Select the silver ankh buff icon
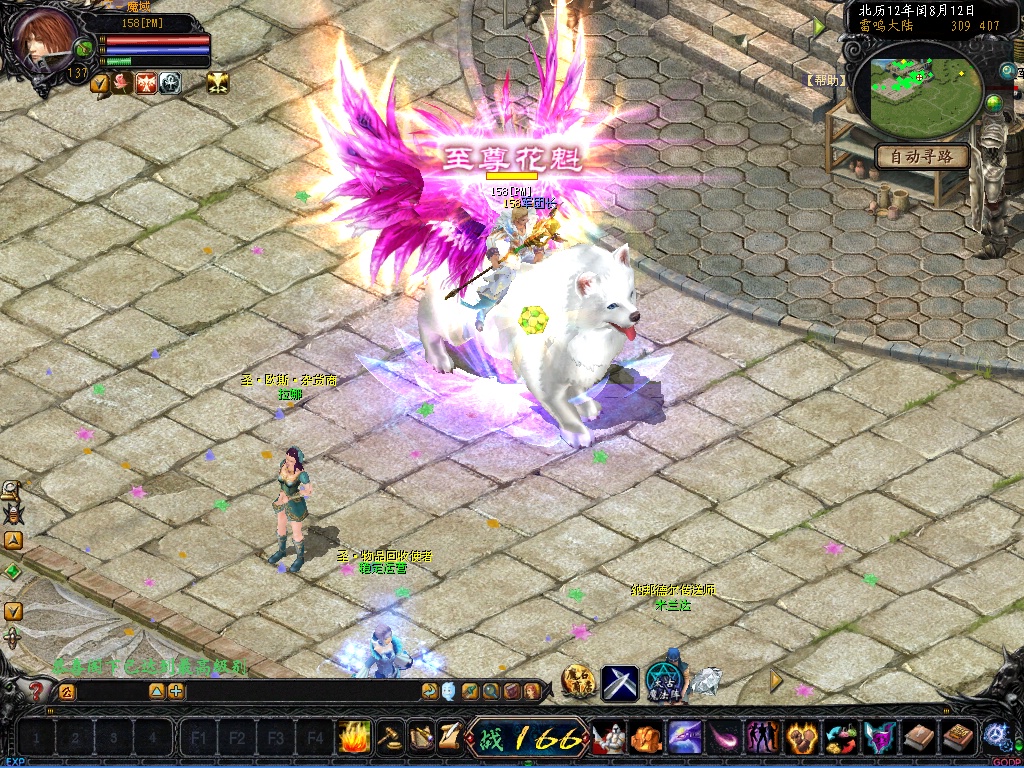1024x768 pixels. pyautogui.click(x=170, y=83)
